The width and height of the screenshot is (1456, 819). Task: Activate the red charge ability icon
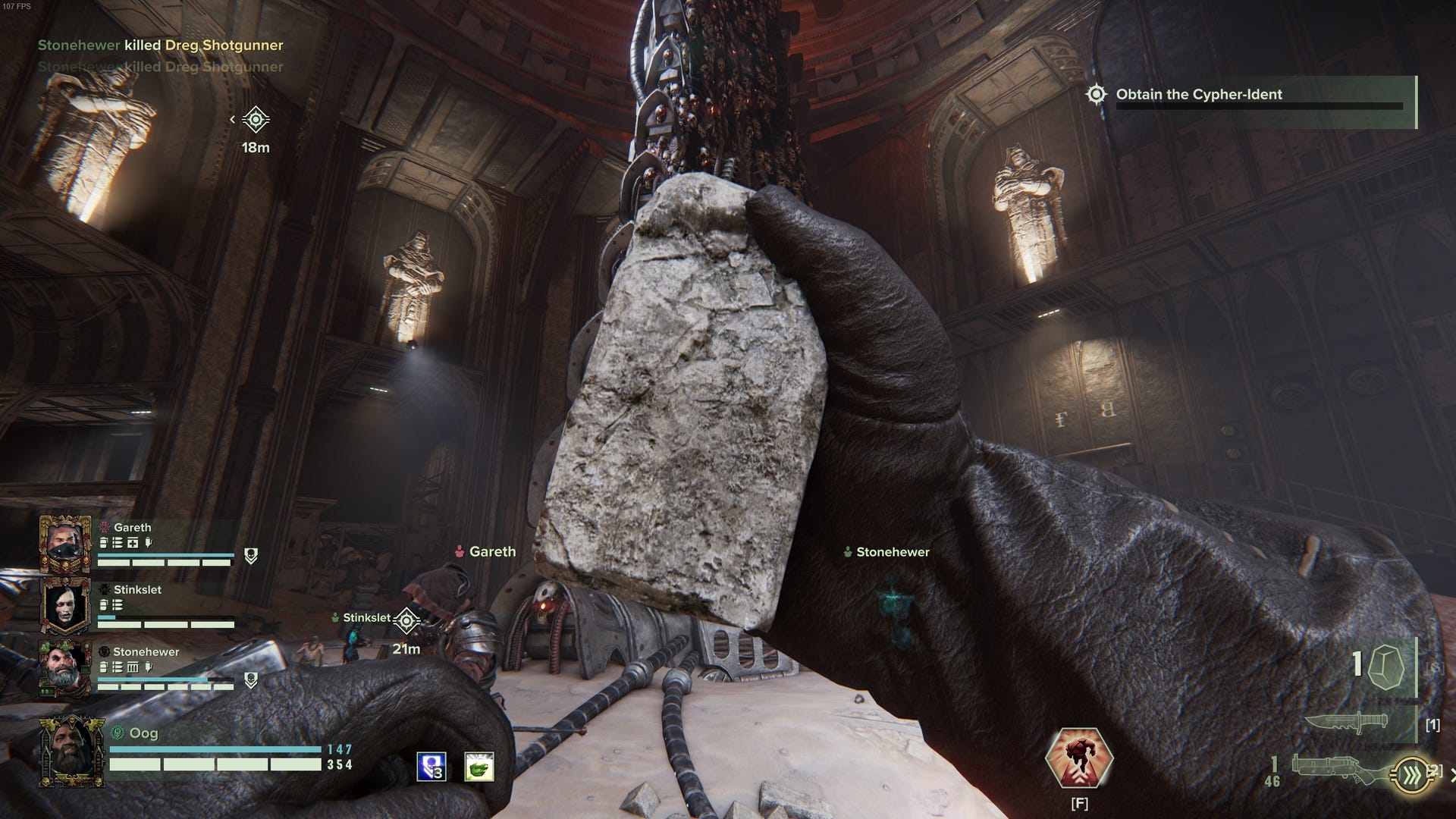click(1078, 759)
